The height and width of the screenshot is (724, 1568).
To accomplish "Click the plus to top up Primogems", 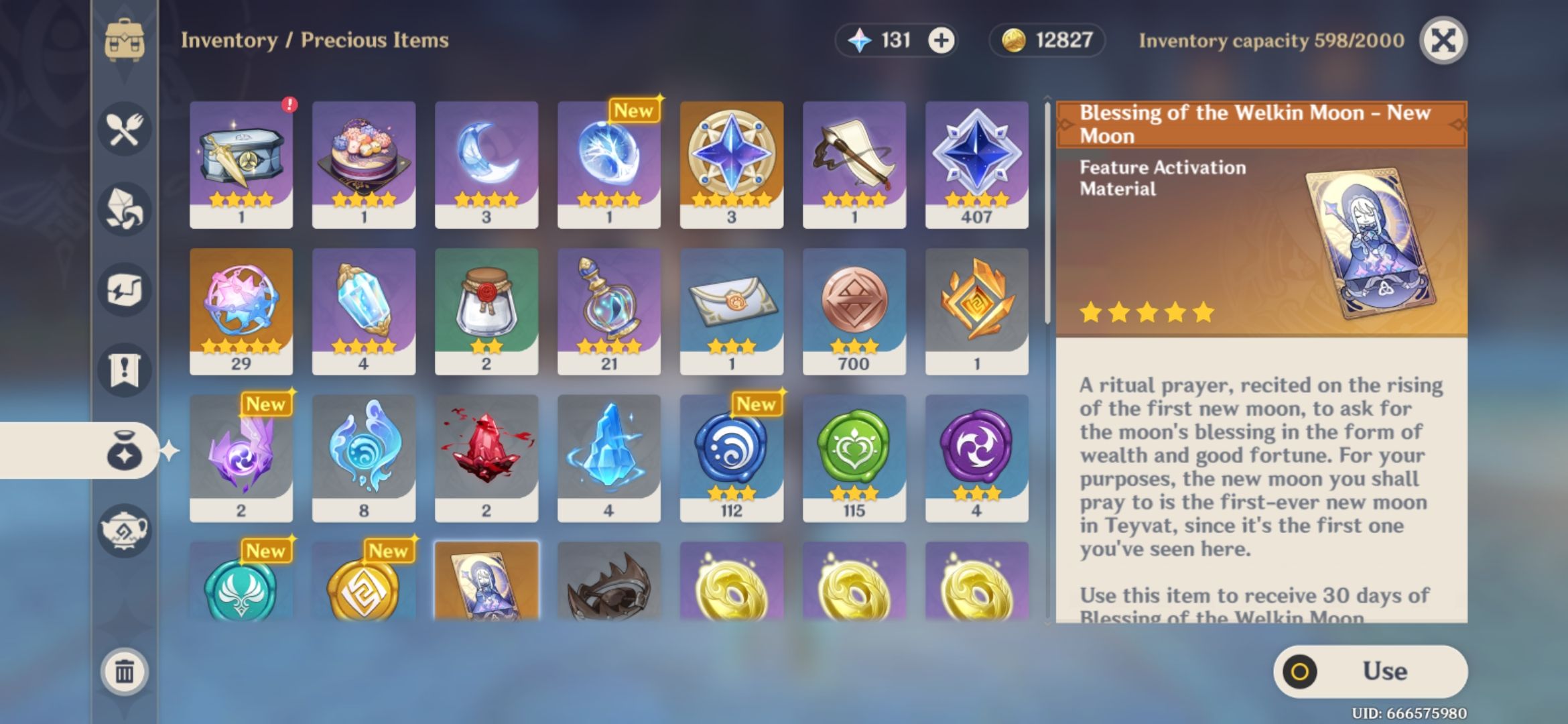I will tap(941, 40).
